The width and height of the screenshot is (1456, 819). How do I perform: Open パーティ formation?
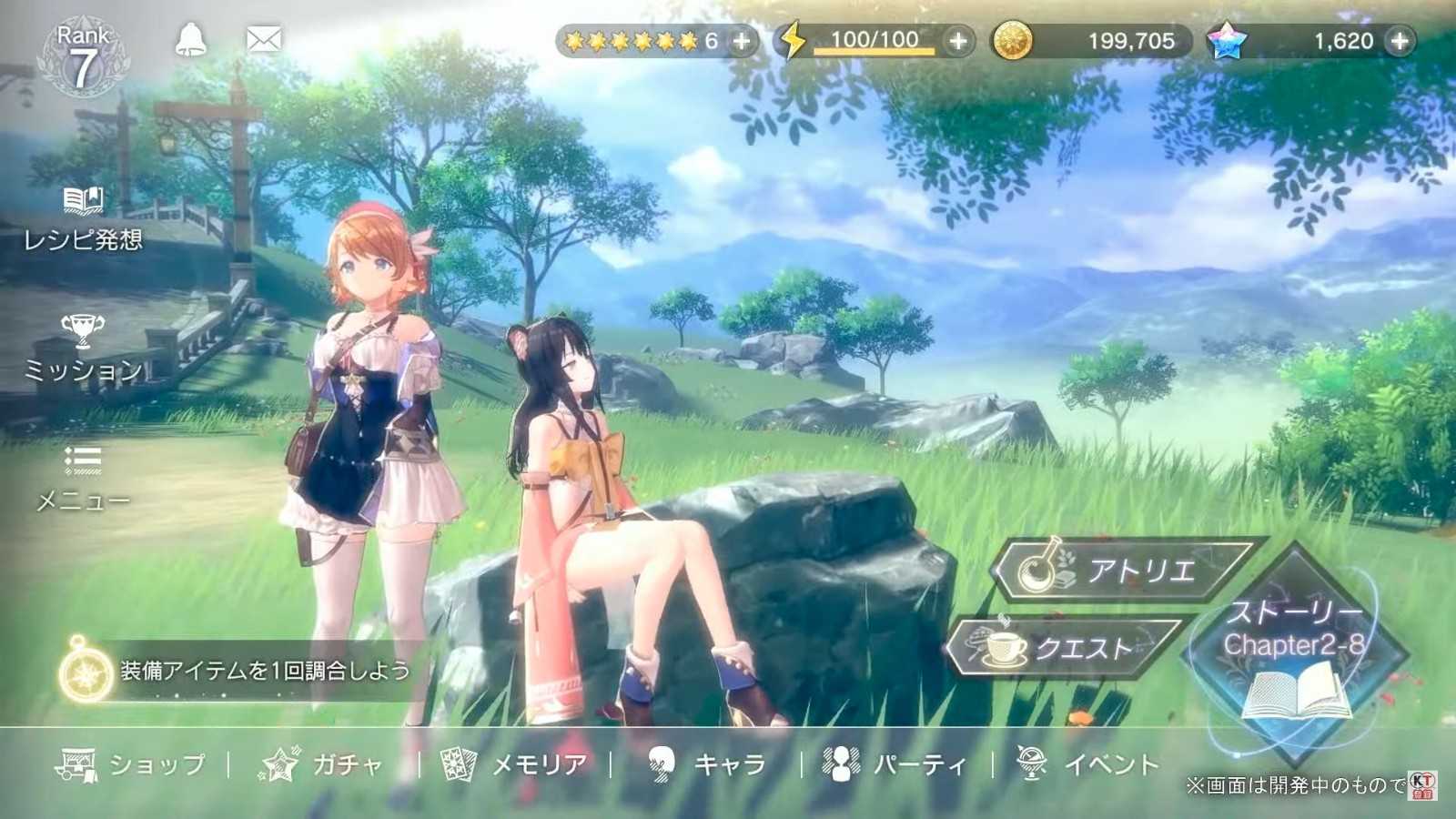[x=895, y=764]
